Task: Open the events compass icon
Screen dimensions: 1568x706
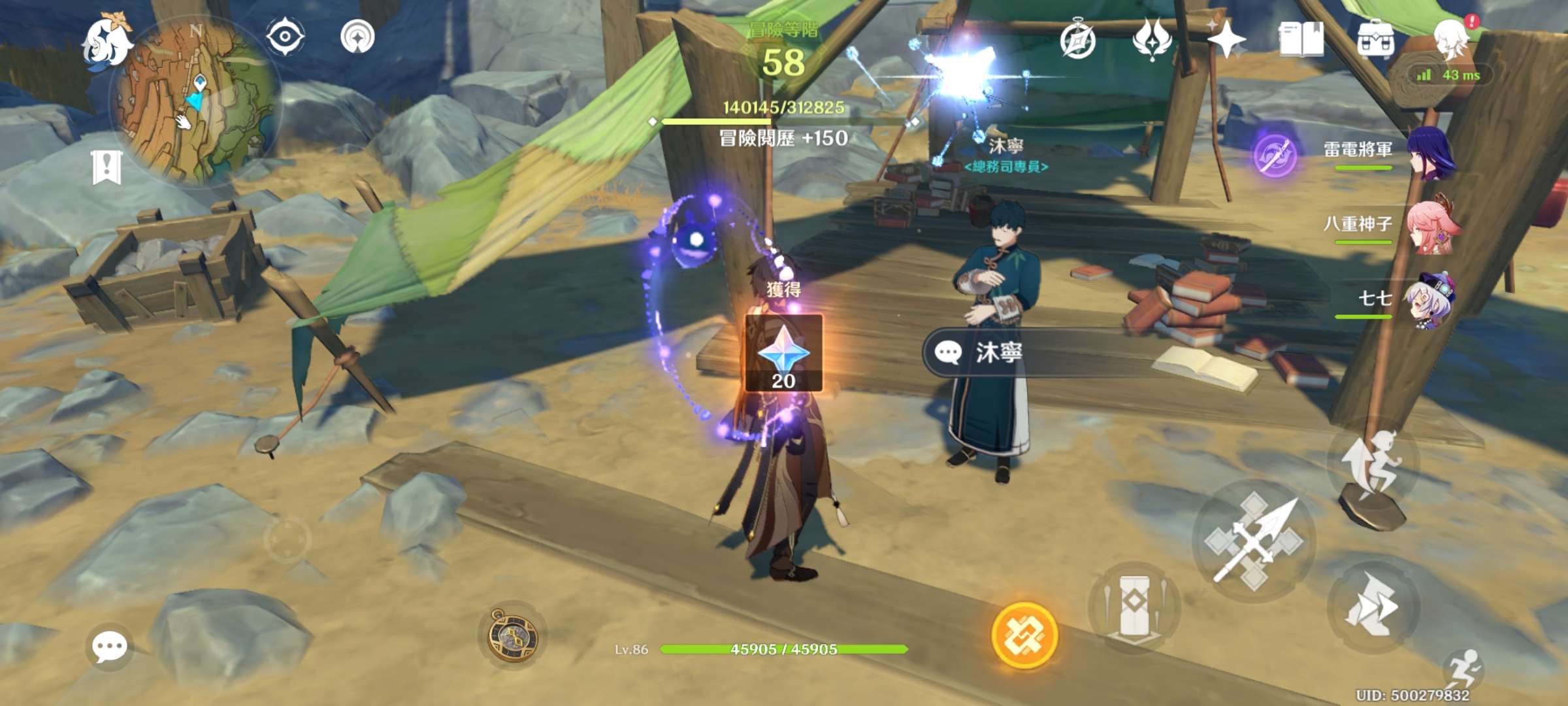Action: (x=1077, y=41)
